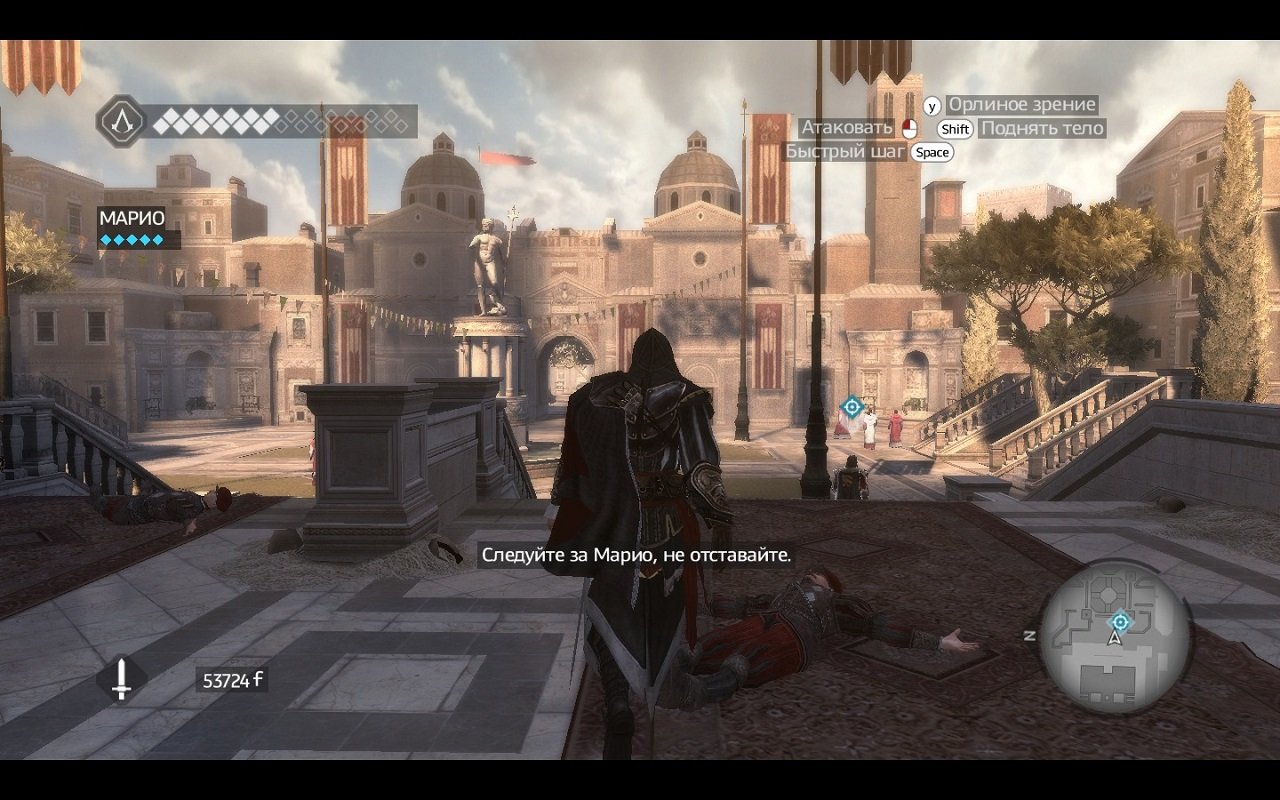This screenshot has width=1280, height=800.
Task: Select the МАРИО nameplate label
Action: point(134,217)
